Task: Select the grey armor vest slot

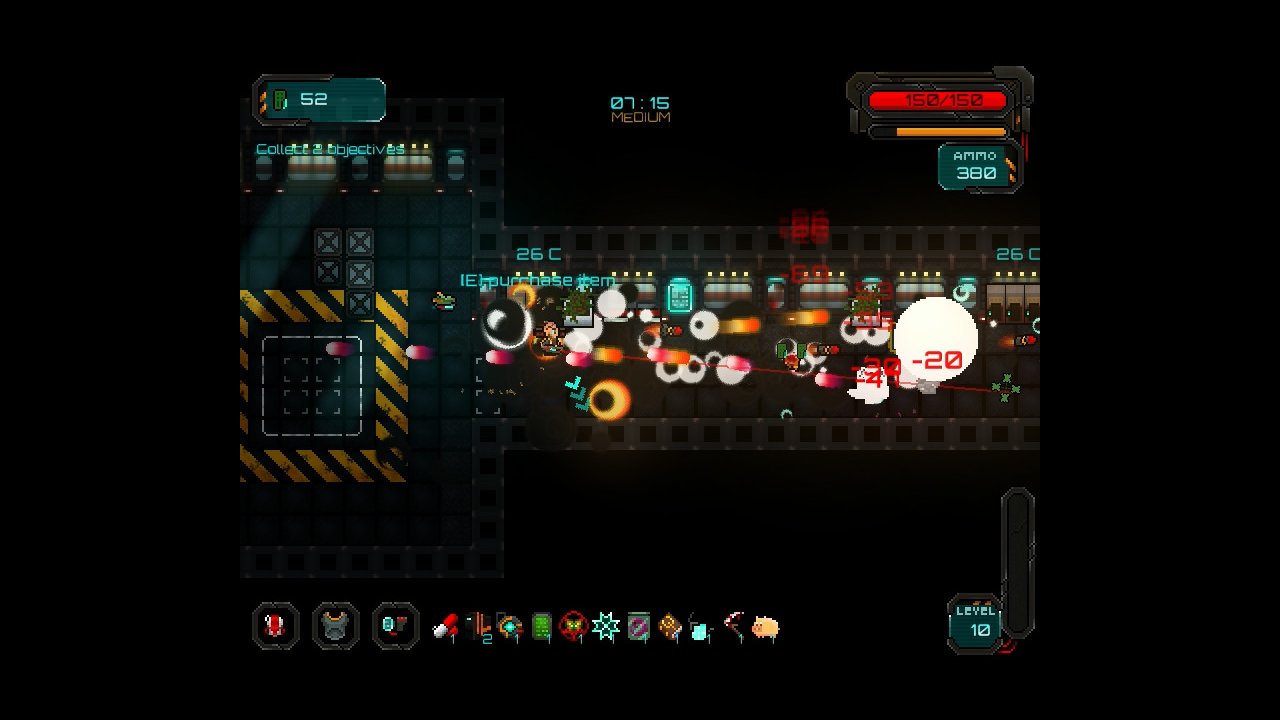Action: tap(335, 627)
